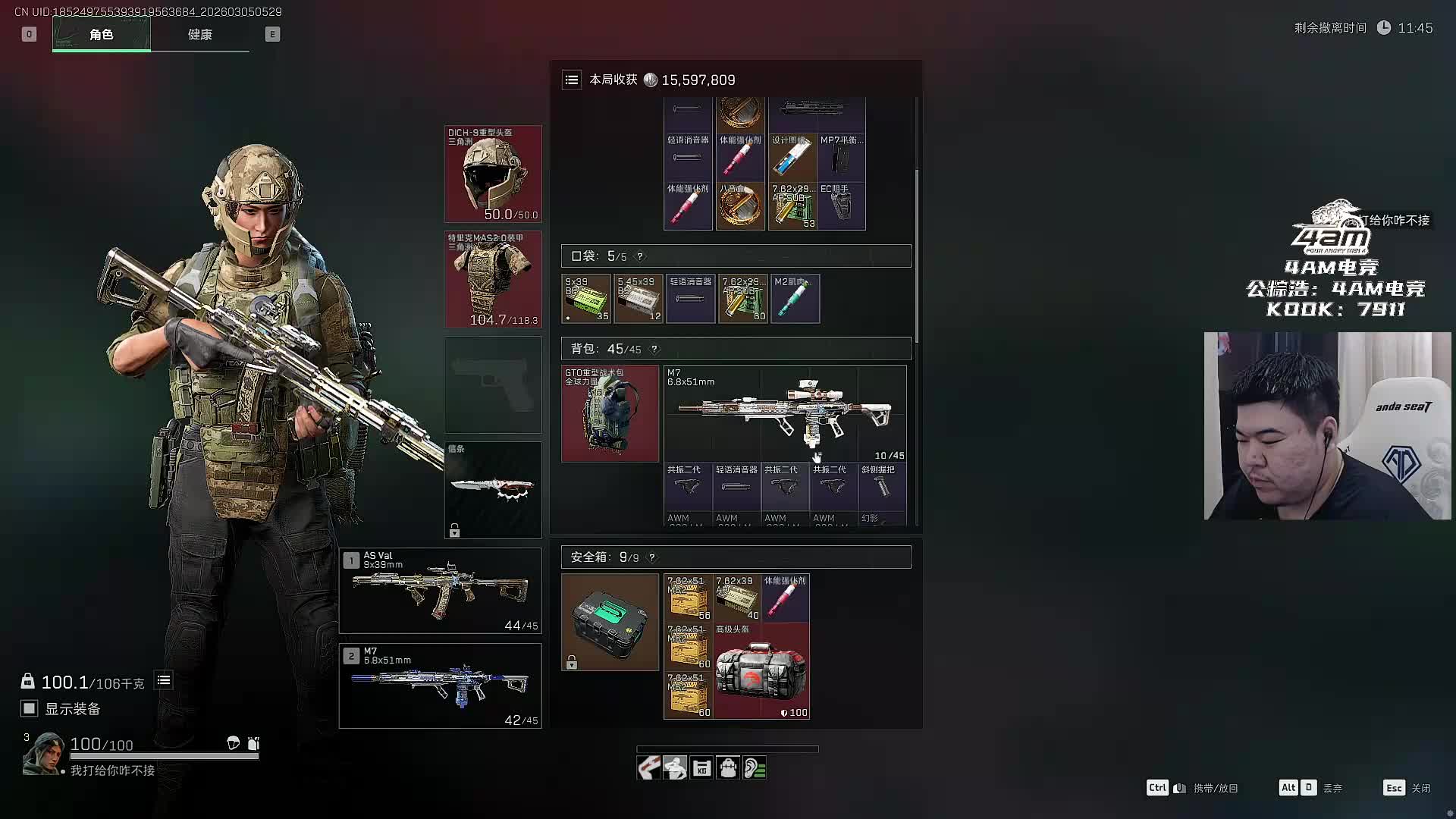
Task: Open the carry weight details list
Action: 164,680
